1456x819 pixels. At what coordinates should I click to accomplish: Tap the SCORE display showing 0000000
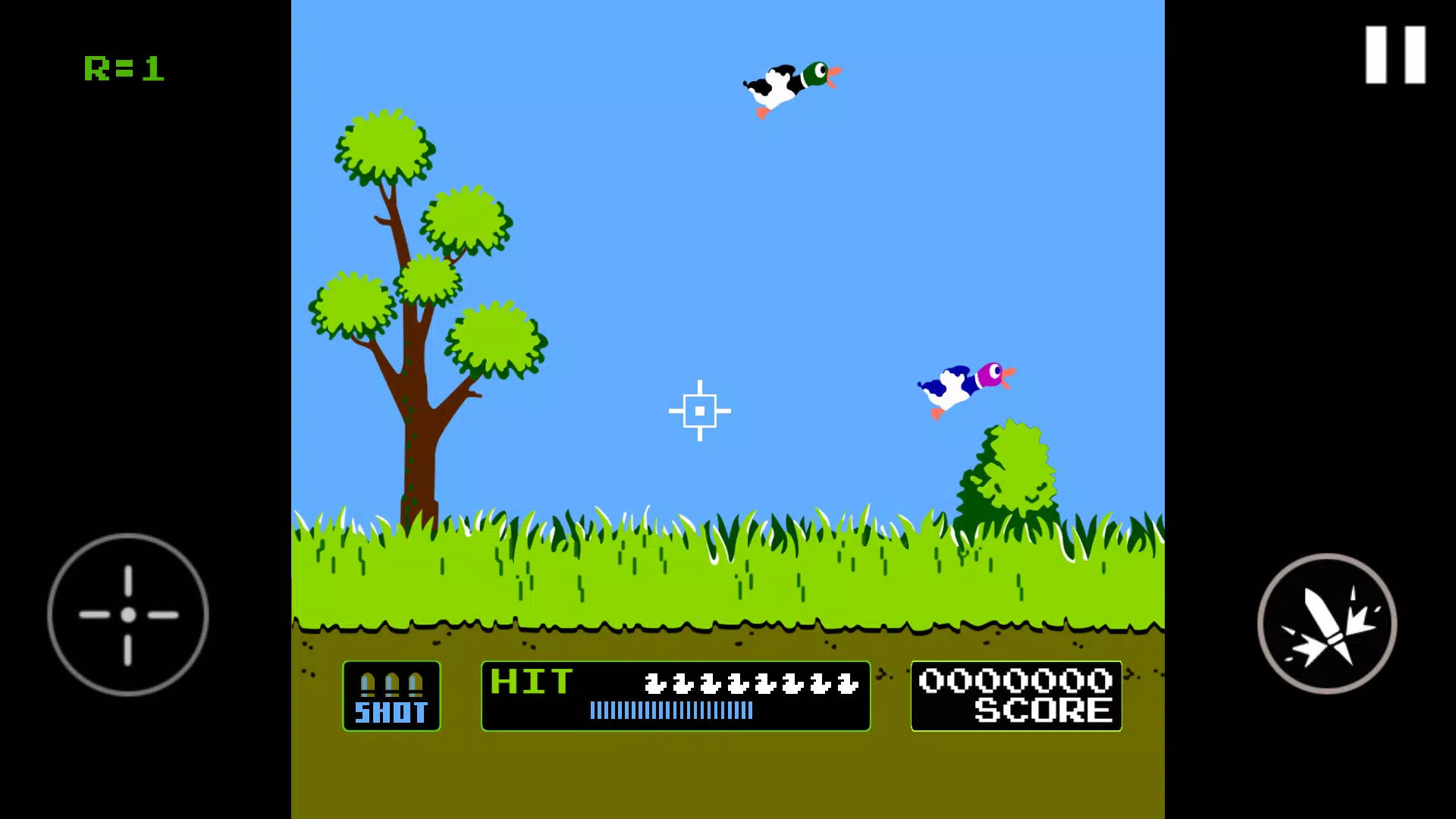point(1015,695)
